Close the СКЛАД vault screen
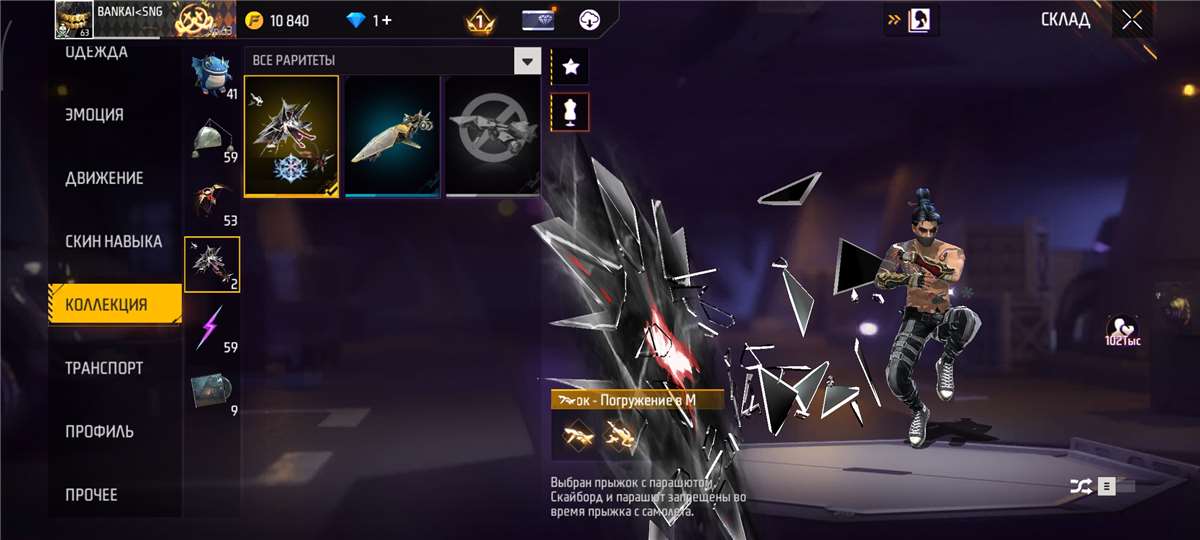 tap(1131, 20)
